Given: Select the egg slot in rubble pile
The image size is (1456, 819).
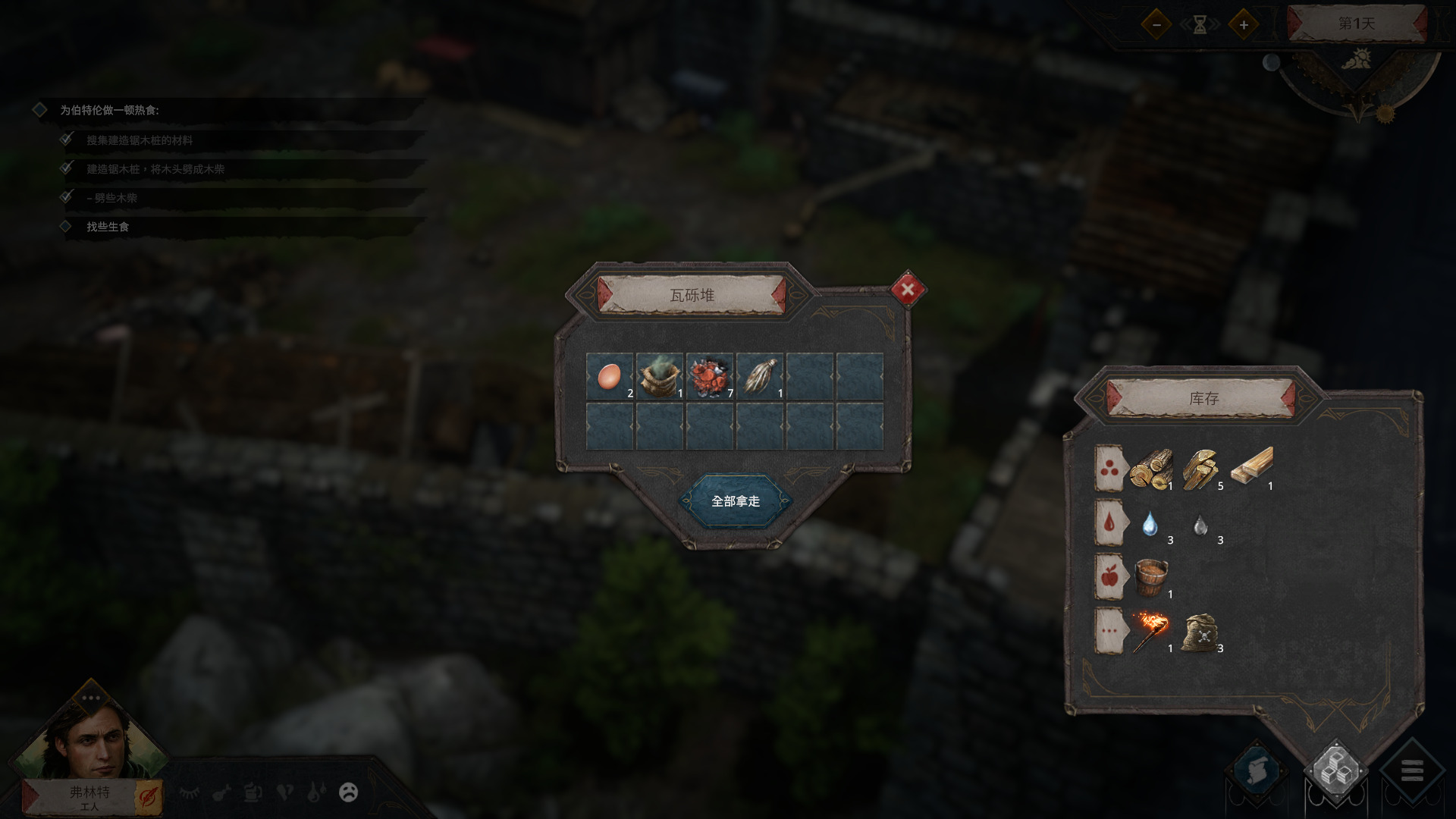Looking at the screenshot, I should pyautogui.click(x=610, y=376).
